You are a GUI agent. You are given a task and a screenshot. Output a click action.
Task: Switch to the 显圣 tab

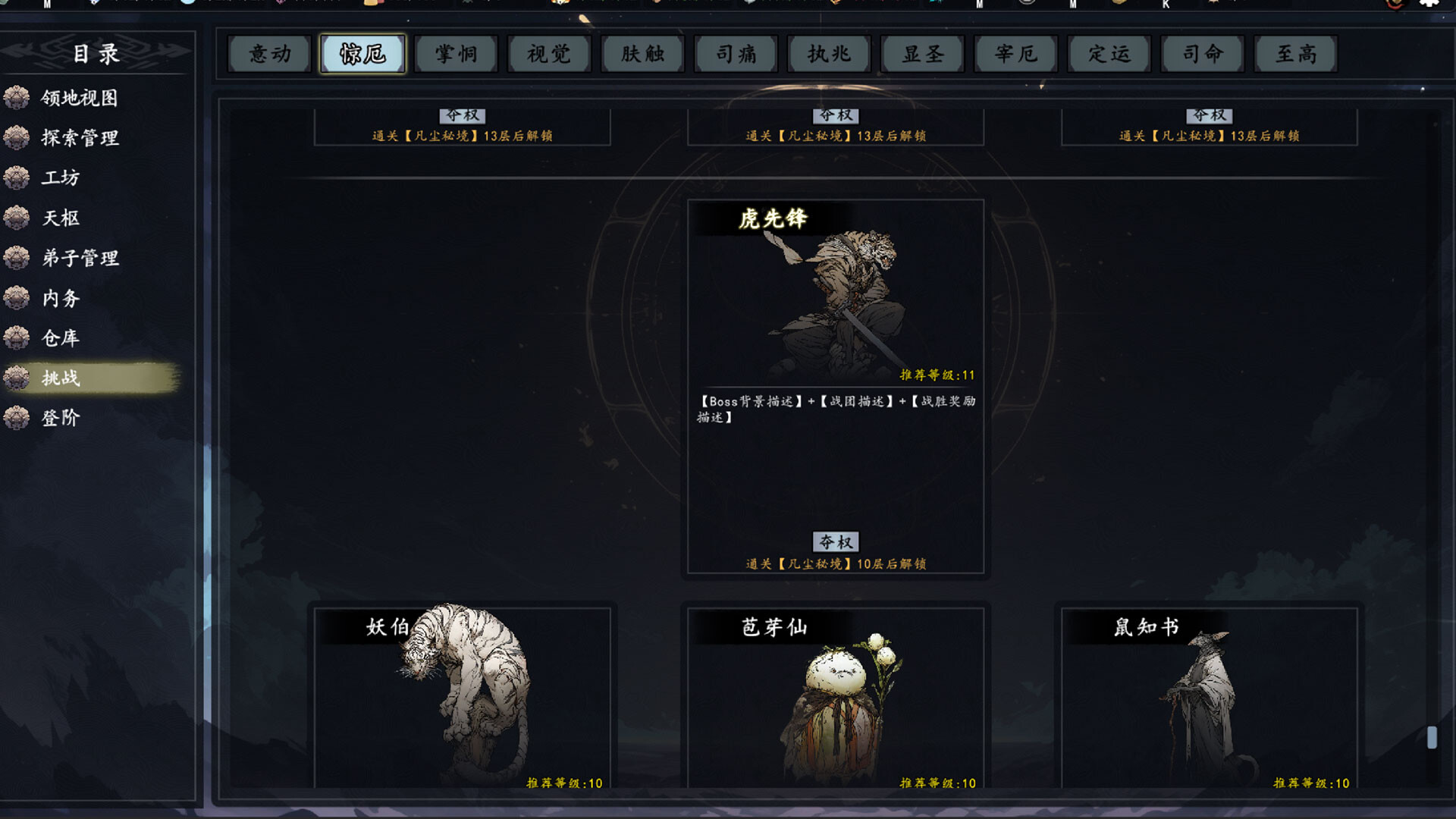922,54
